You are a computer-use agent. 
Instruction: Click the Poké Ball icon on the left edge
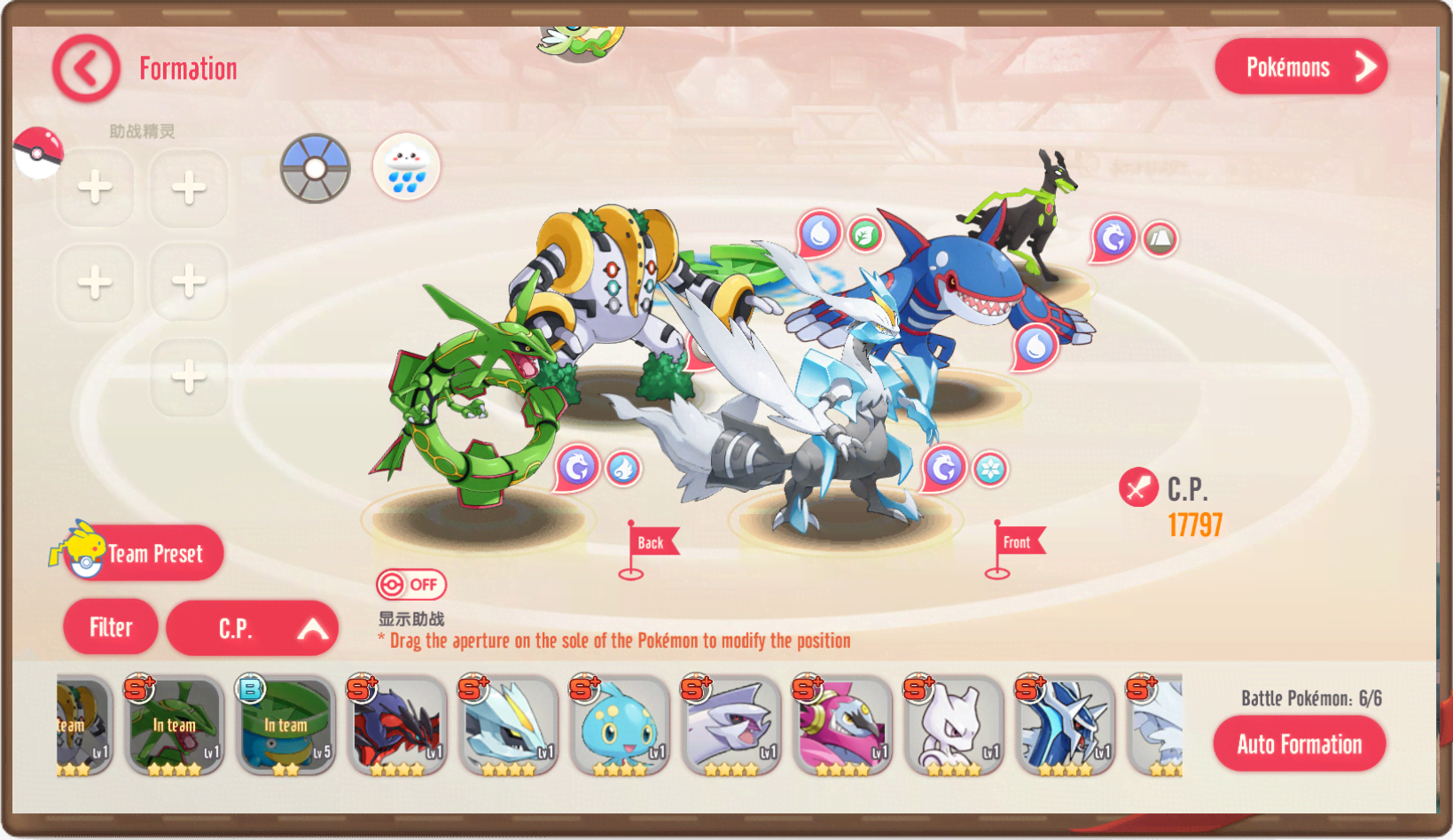pos(37,151)
